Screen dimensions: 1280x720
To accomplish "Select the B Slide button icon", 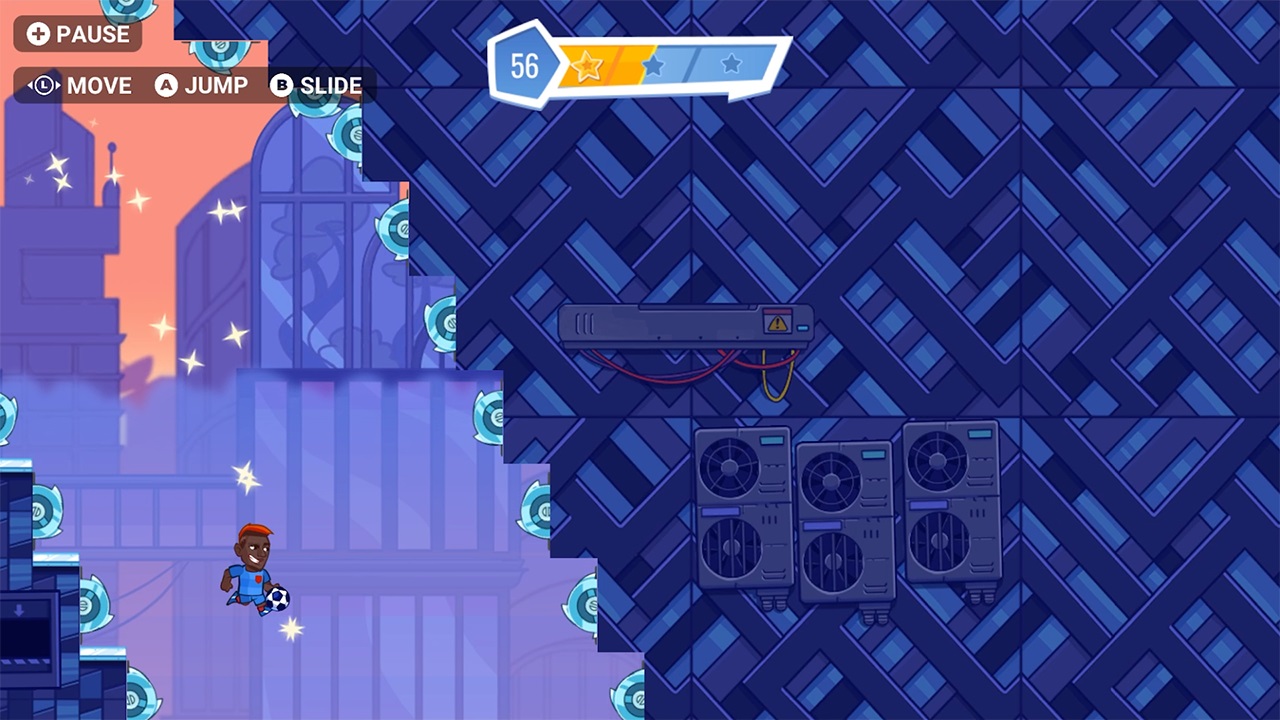I will point(283,86).
